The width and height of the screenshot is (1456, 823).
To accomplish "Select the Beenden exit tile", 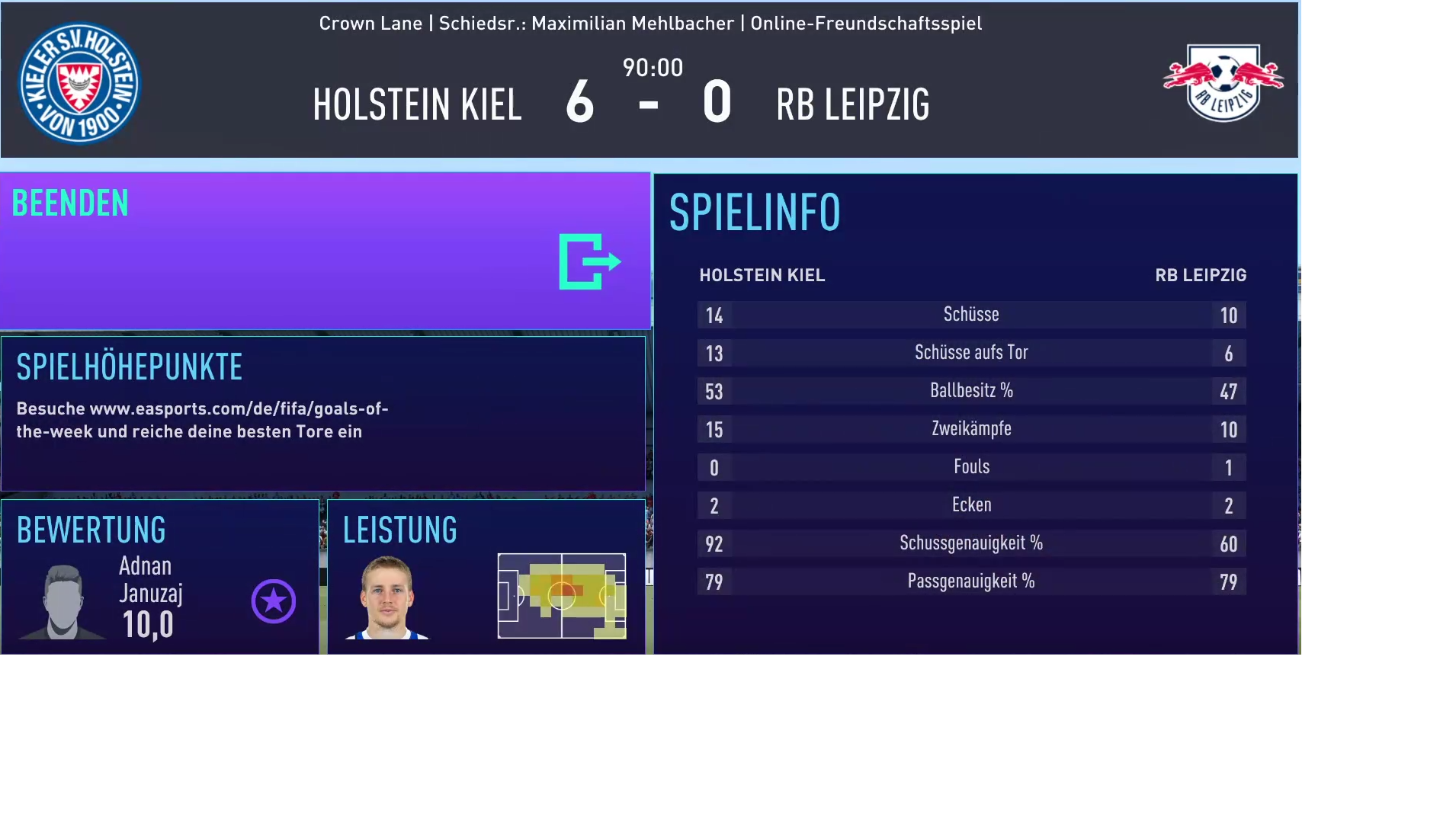I will (x=325, y=251).
